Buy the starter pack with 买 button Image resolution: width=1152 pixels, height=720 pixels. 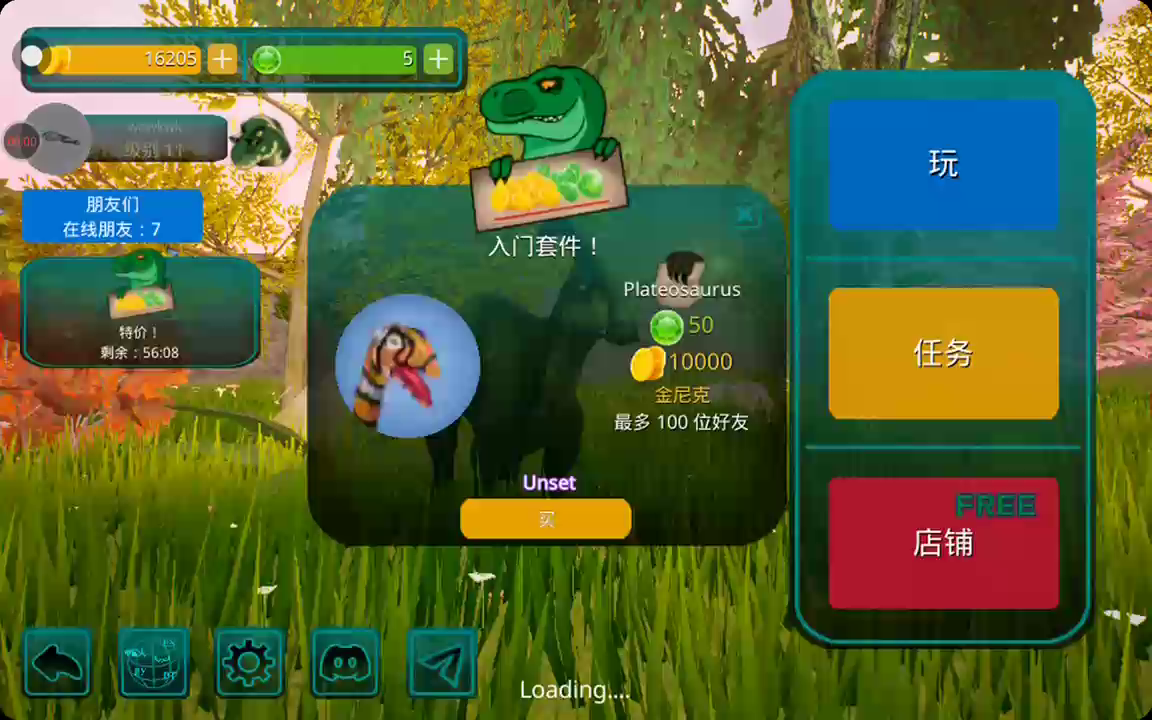click(x=546, y=519)
